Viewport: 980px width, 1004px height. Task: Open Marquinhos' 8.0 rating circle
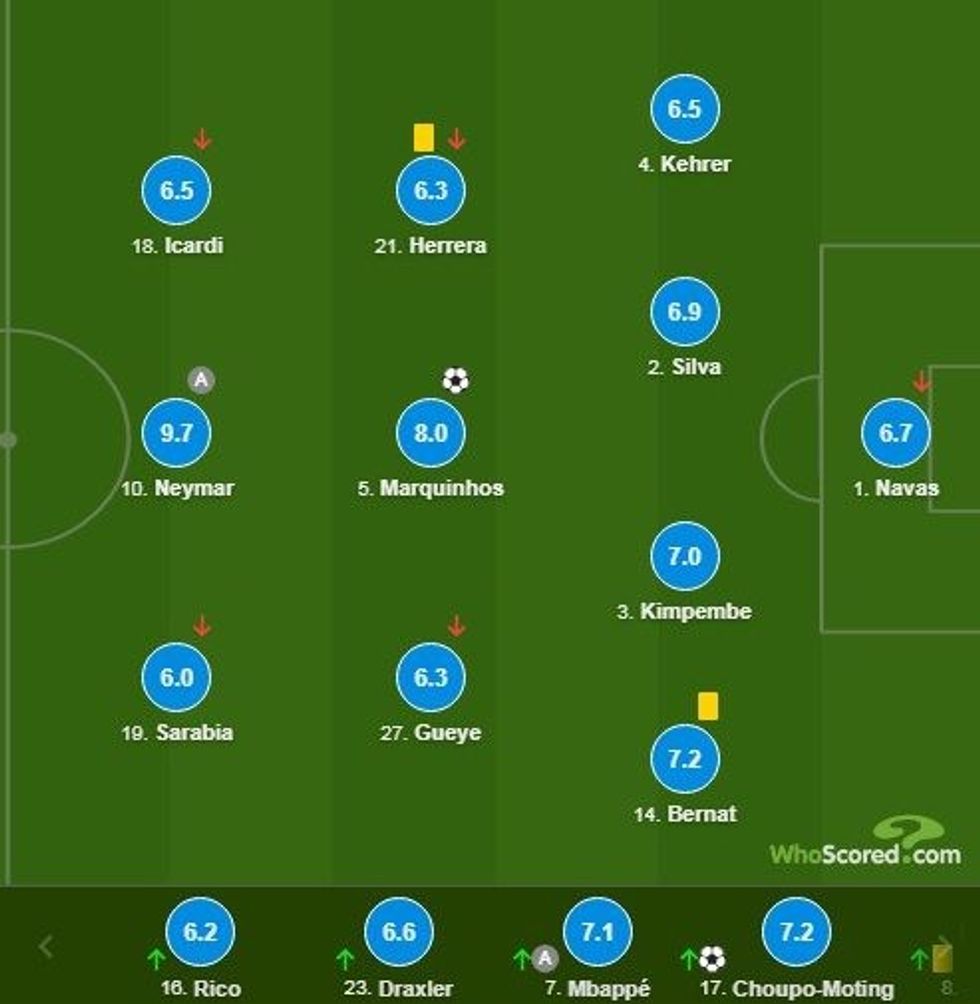(430, 433)
